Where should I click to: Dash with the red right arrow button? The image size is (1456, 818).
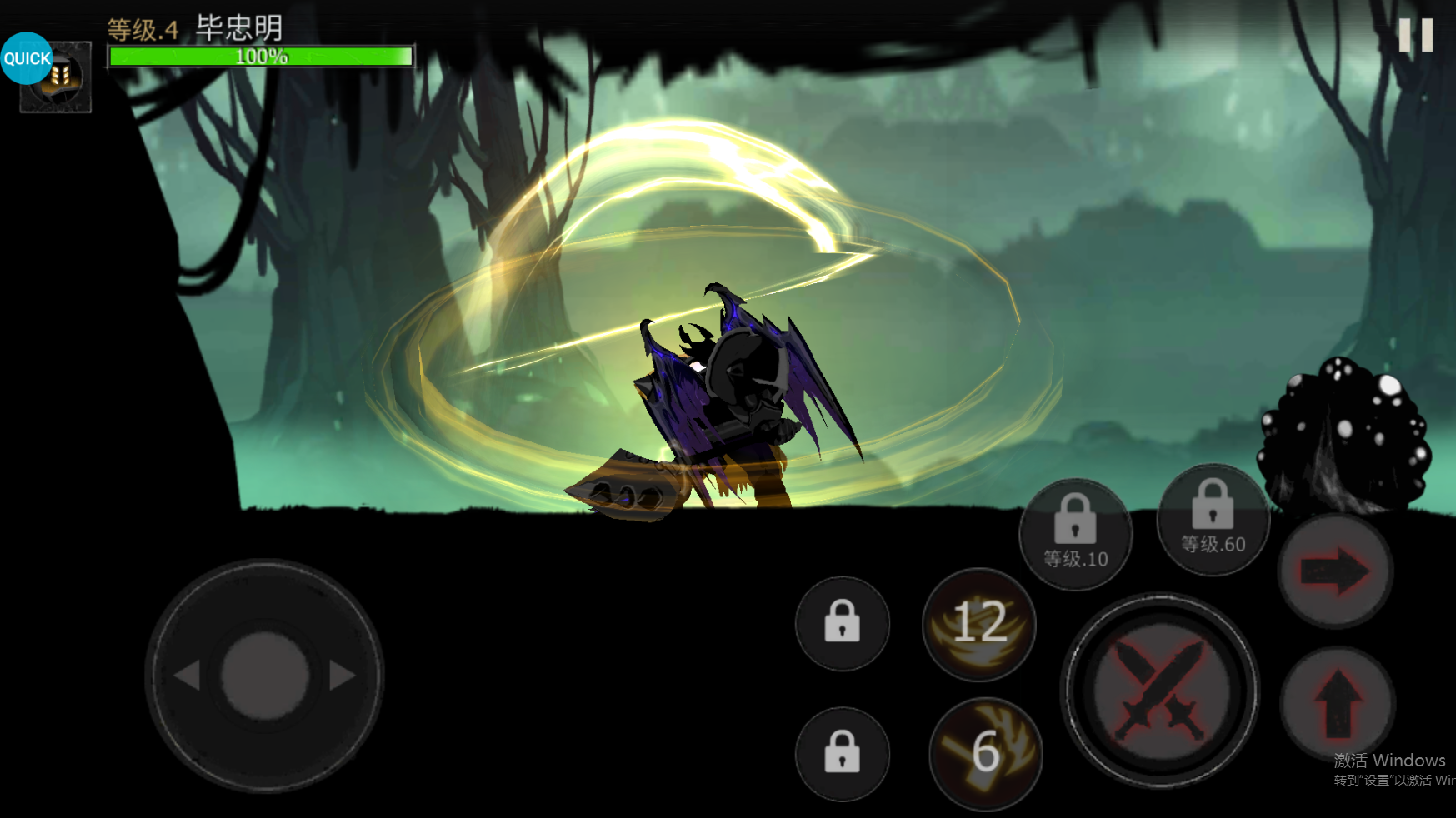pyautogui.click(x=1335, y=571)
